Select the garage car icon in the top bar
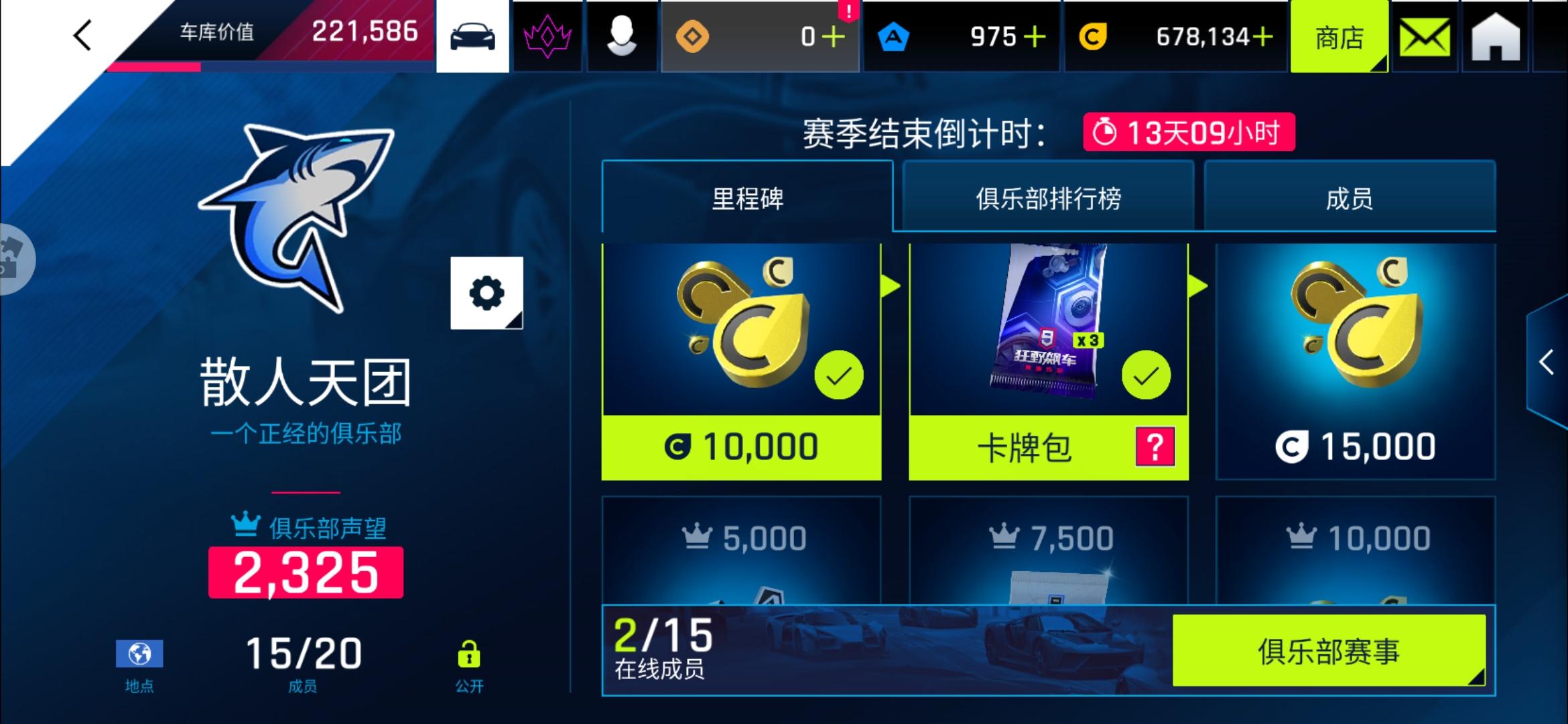Screen dimensions: 1568x724 tap(472, 36)
